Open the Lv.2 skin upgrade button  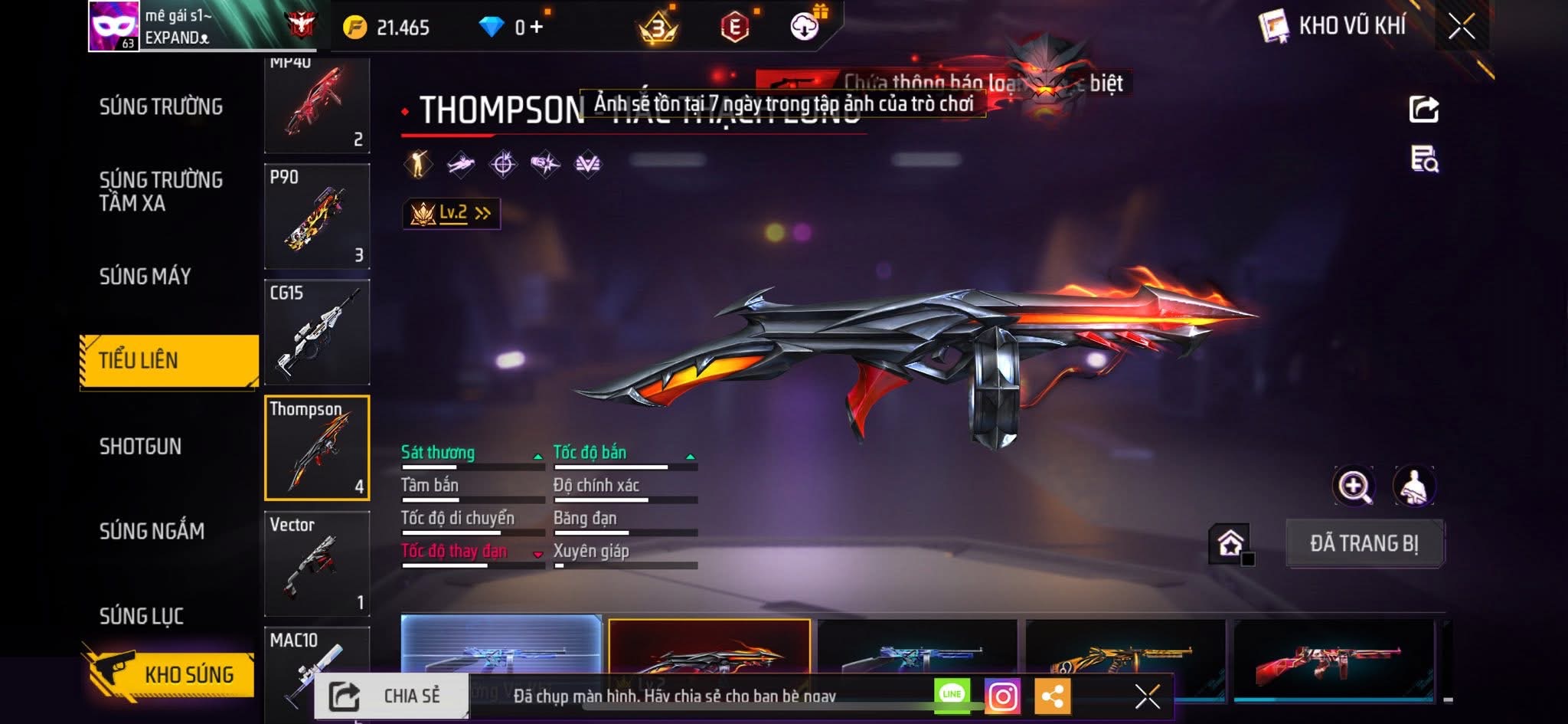452,213
